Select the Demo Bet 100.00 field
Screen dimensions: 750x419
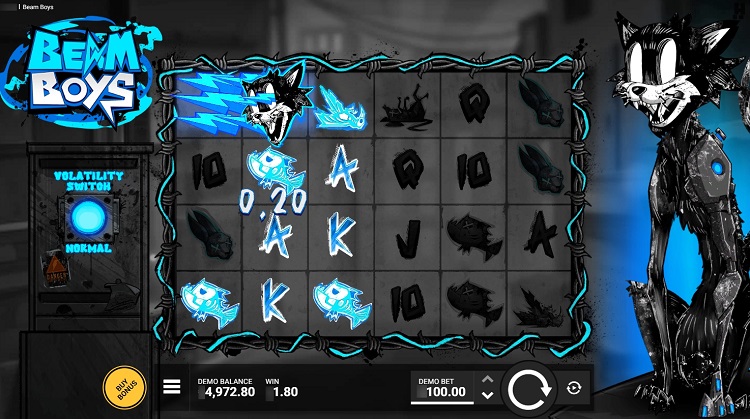(x=443, y=388)
